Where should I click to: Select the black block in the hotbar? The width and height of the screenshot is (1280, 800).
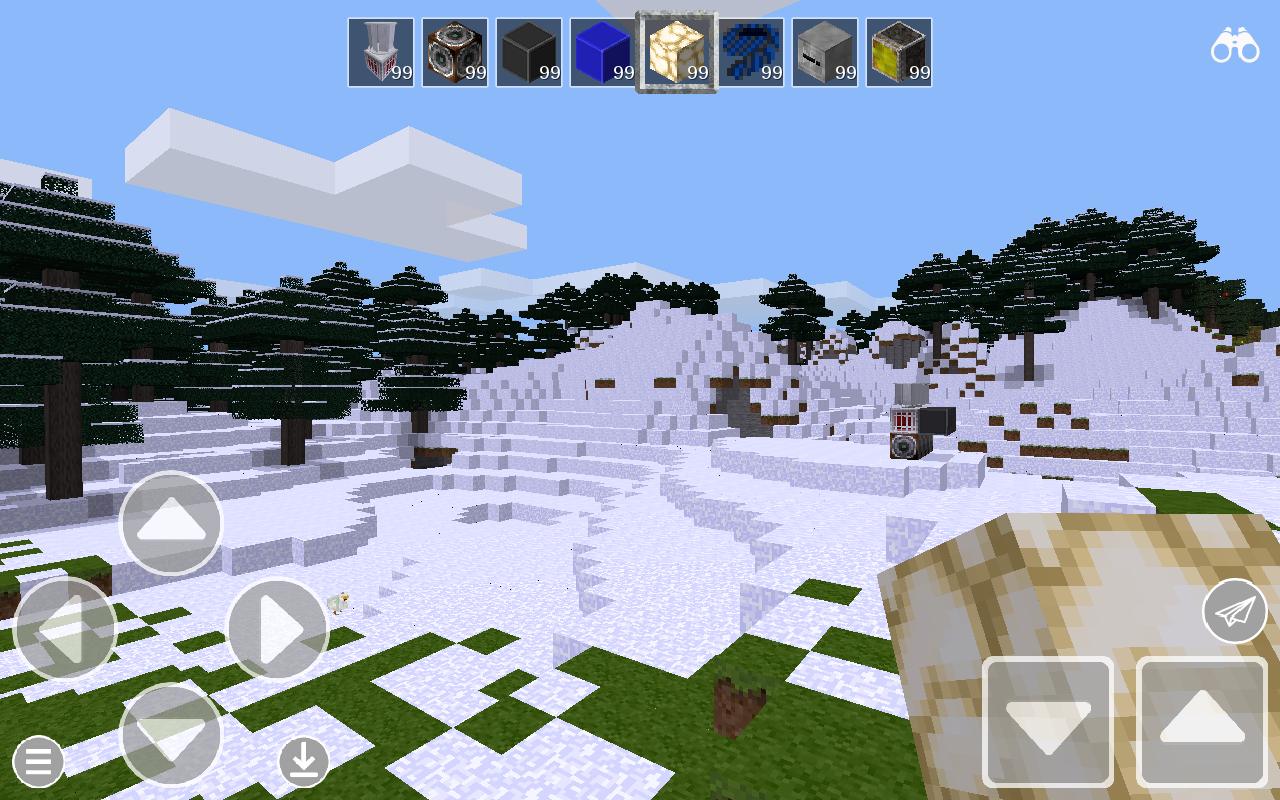click(x=529, y=50)
